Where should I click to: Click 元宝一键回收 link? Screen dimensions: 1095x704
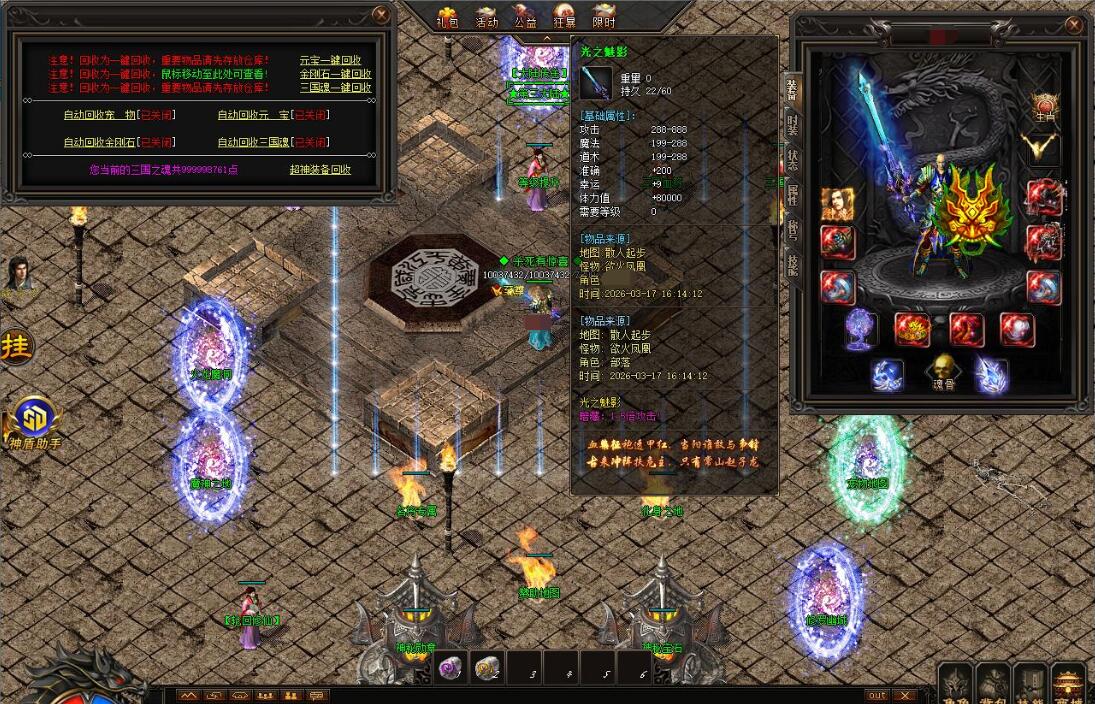click(x=330, y=60)
